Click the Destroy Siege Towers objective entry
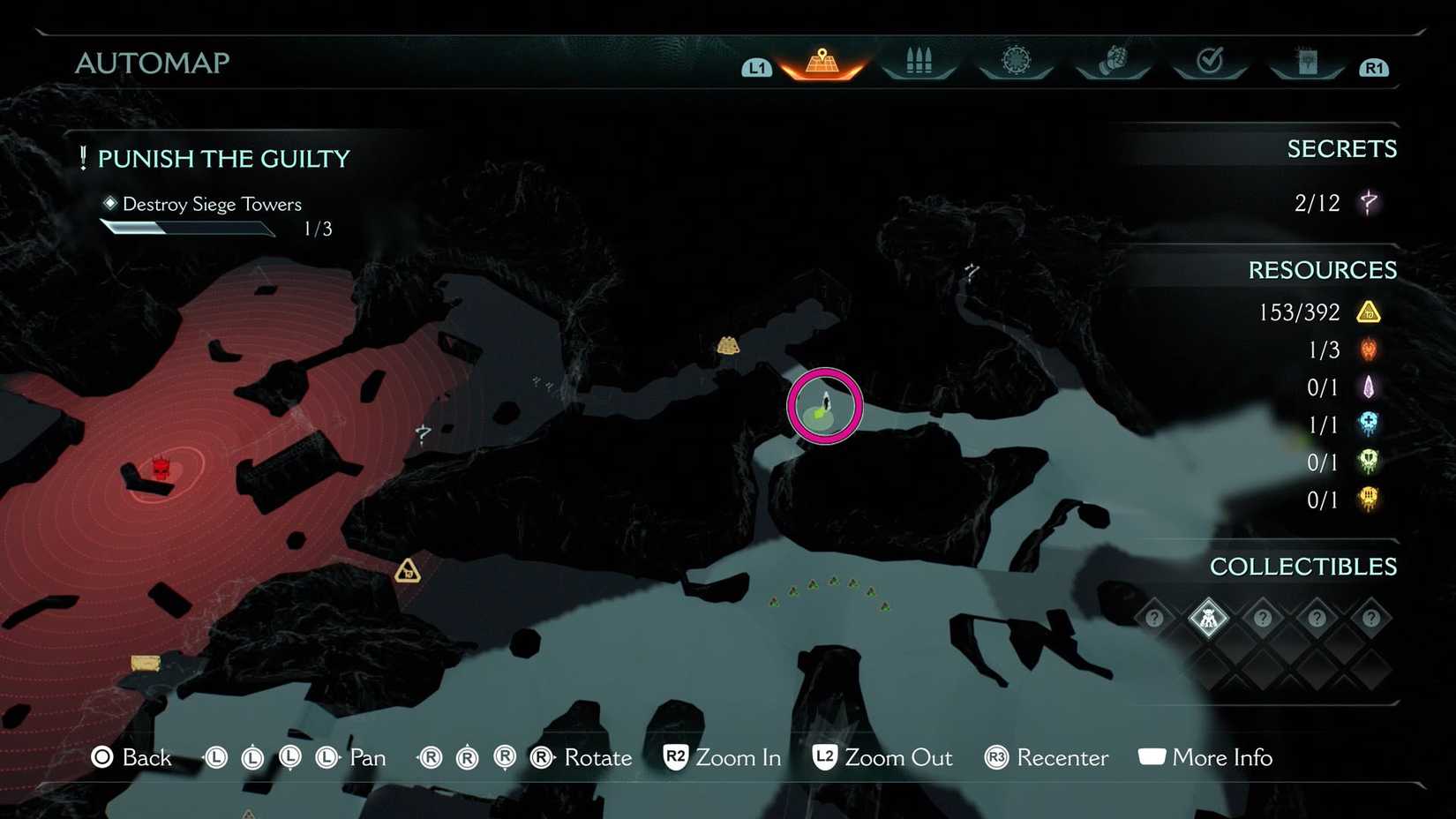This screenshot has width=1456, height=819. tap(212, 204)
